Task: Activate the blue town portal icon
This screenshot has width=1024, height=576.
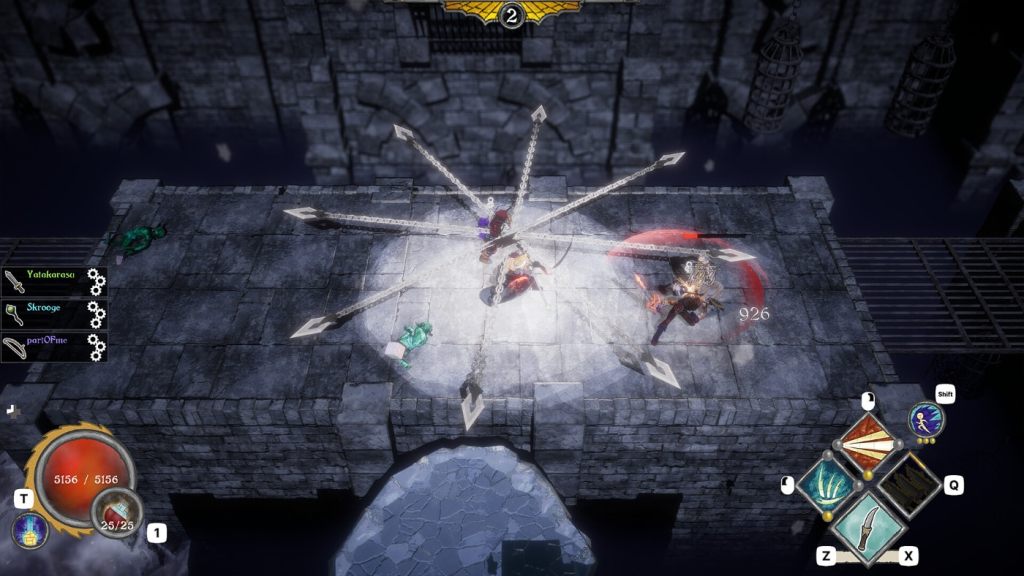Action: tap(30, 531)
